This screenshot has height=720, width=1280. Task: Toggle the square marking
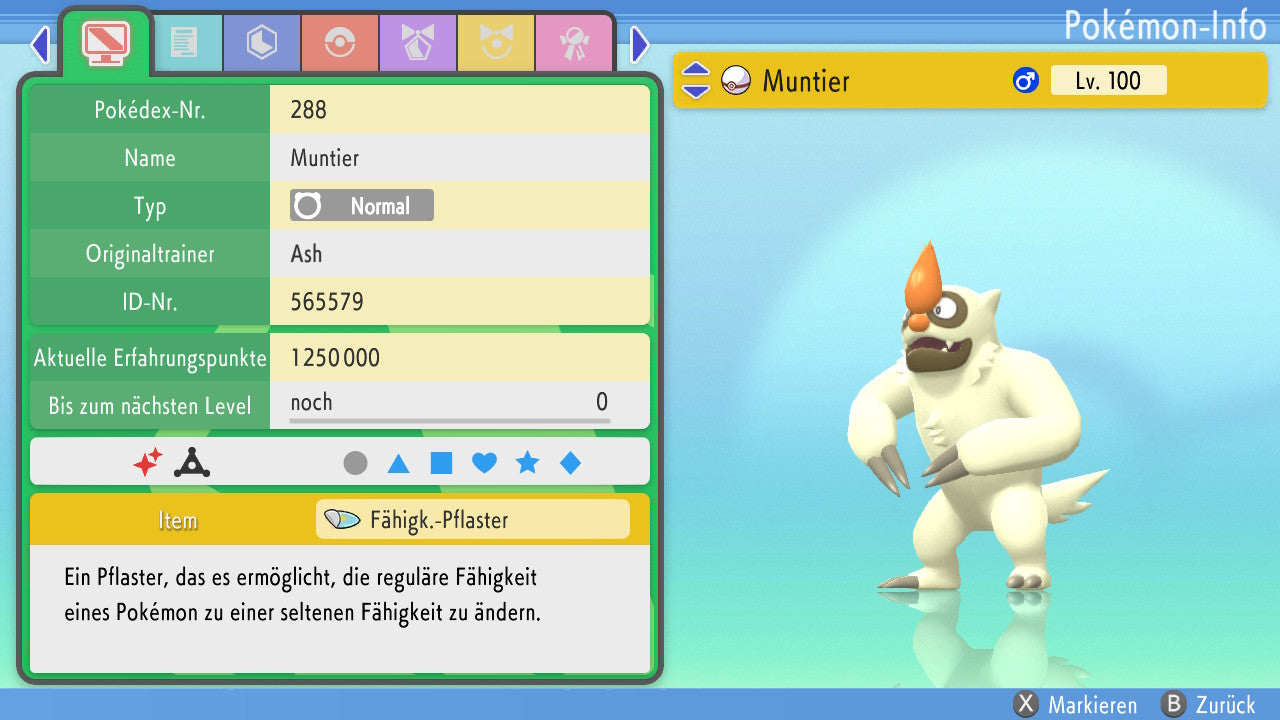(441, 463)
